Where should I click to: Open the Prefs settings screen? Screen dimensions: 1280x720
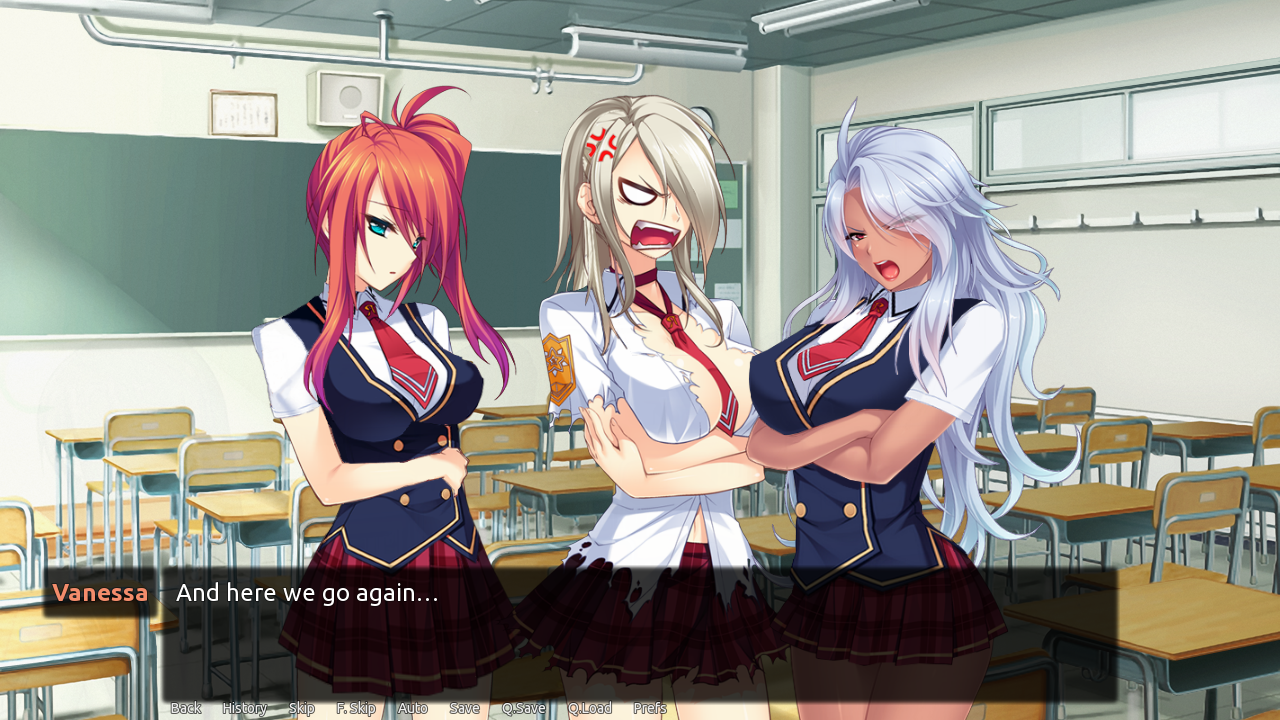651,707
